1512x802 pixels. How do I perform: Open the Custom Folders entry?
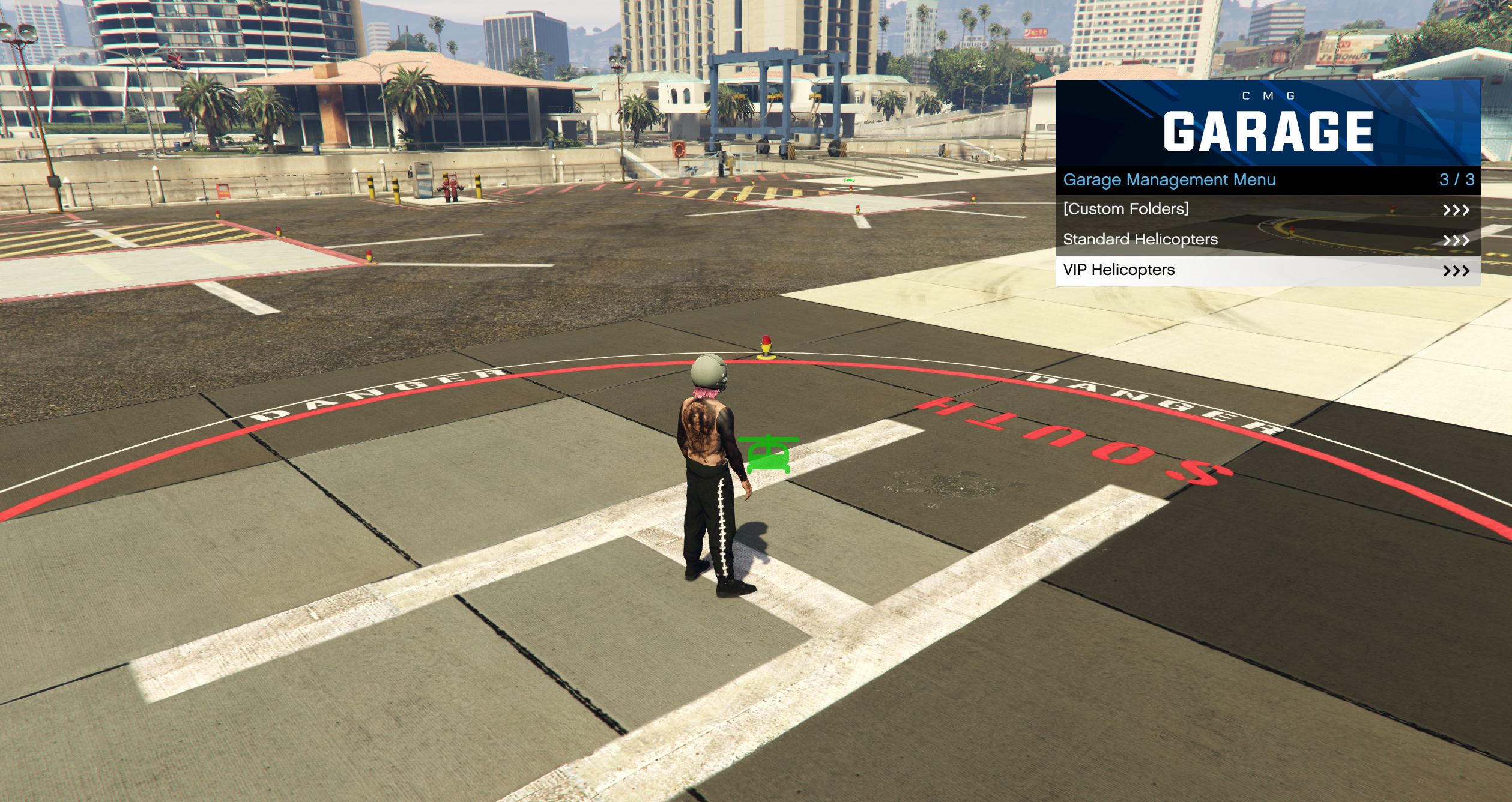[x=1267, y=209]
